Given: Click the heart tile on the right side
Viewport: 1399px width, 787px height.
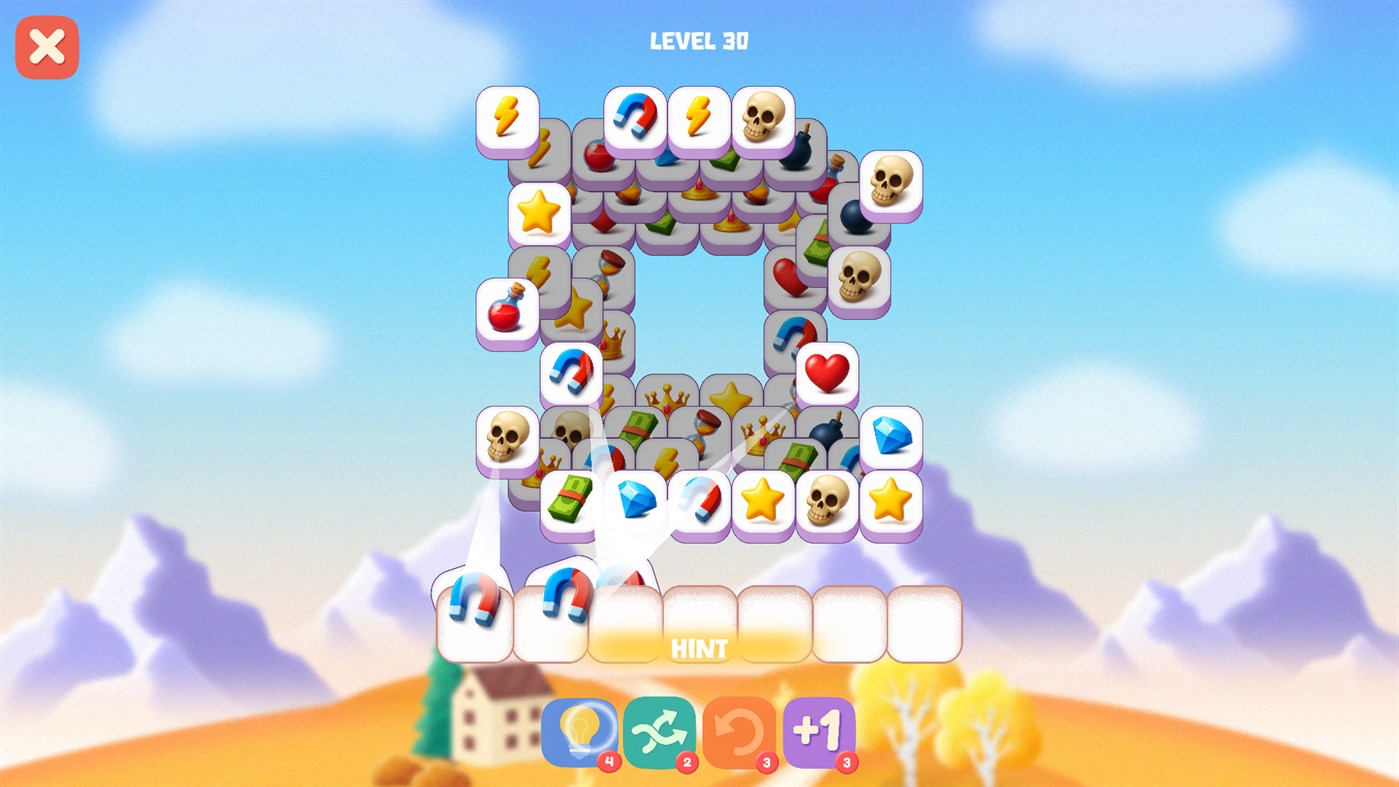Looking at the screenshot, I should click(x=829, y=374).
